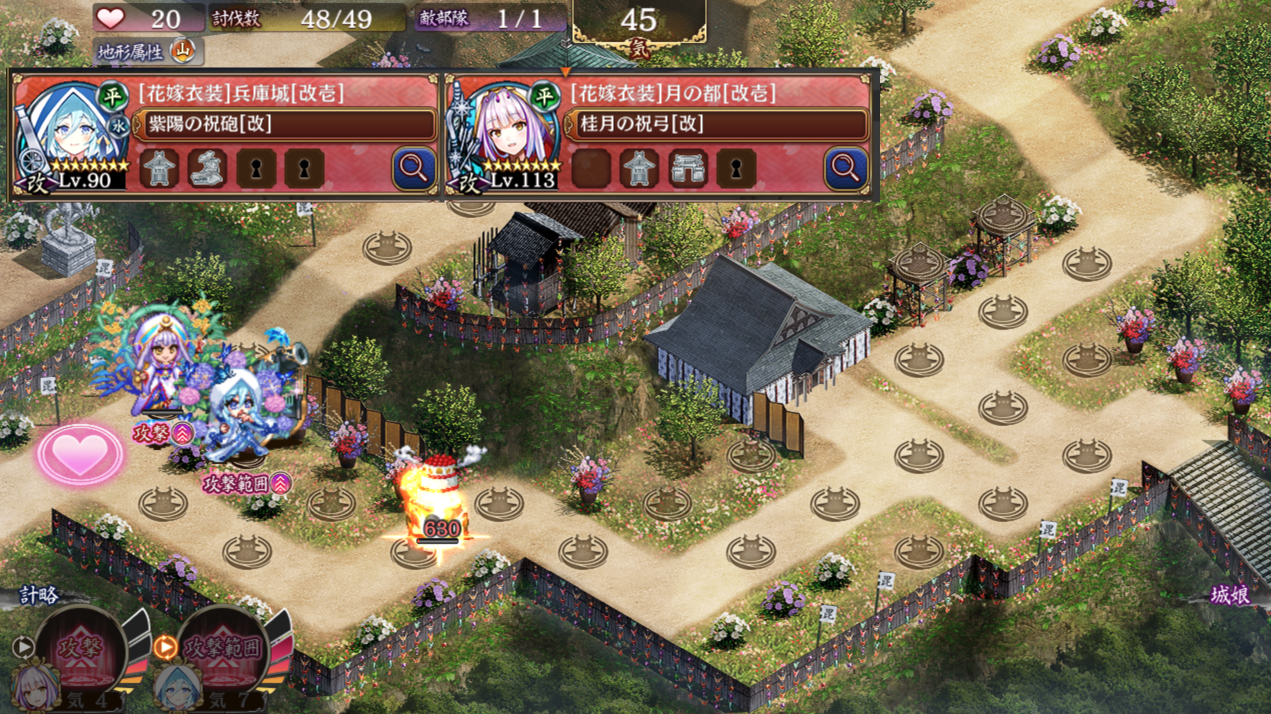Open details for 兵庫城 using magnifier button
This screenshot has height=714, width=1271.
tap(413, 168)
